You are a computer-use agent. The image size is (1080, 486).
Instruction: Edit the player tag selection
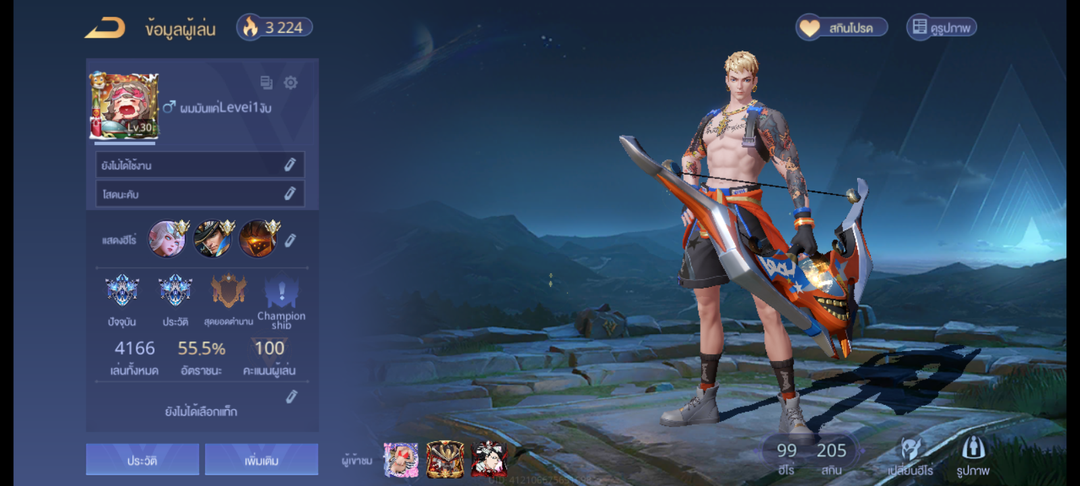coord(291,397)
